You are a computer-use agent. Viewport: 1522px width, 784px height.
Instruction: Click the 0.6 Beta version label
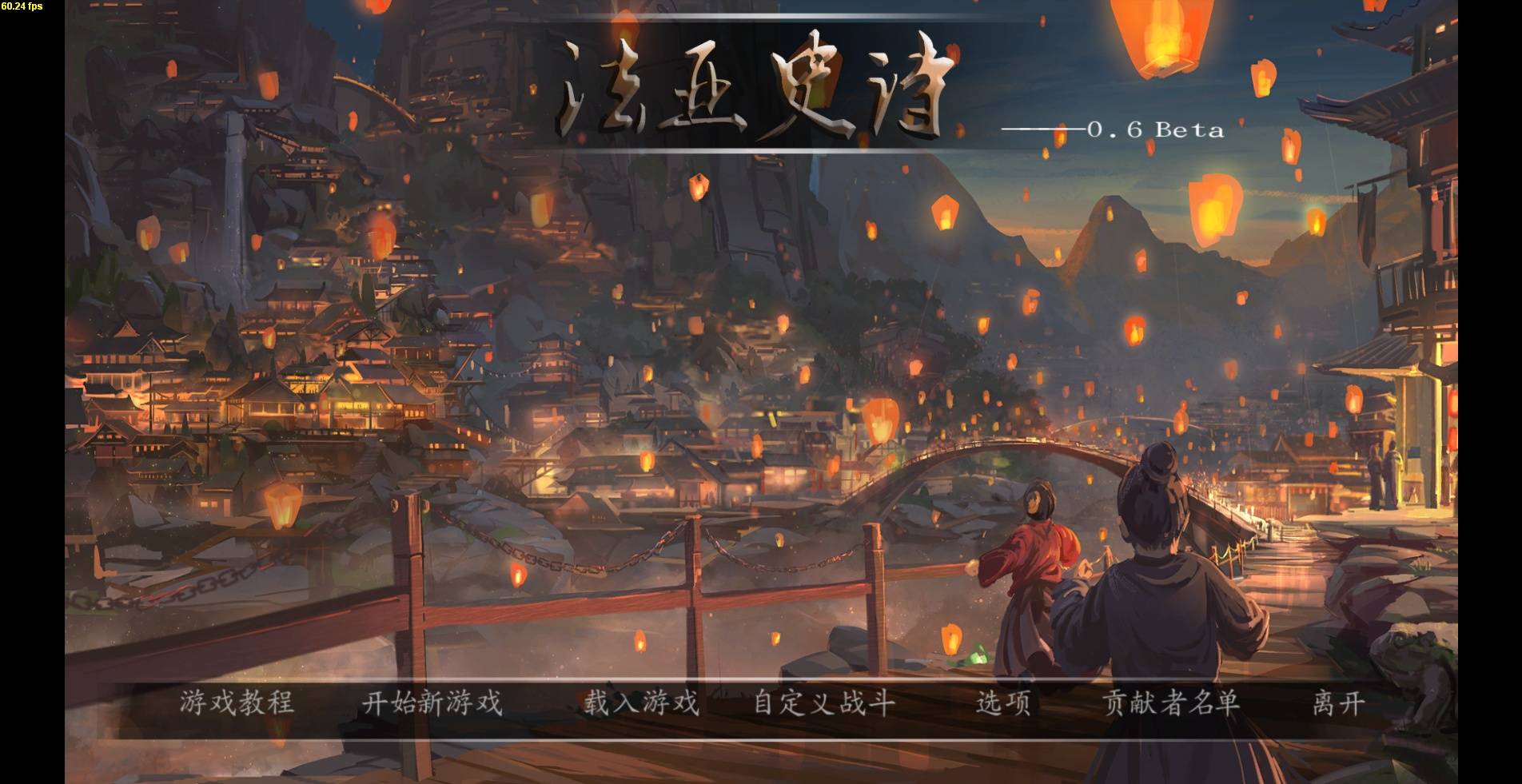1153,130
